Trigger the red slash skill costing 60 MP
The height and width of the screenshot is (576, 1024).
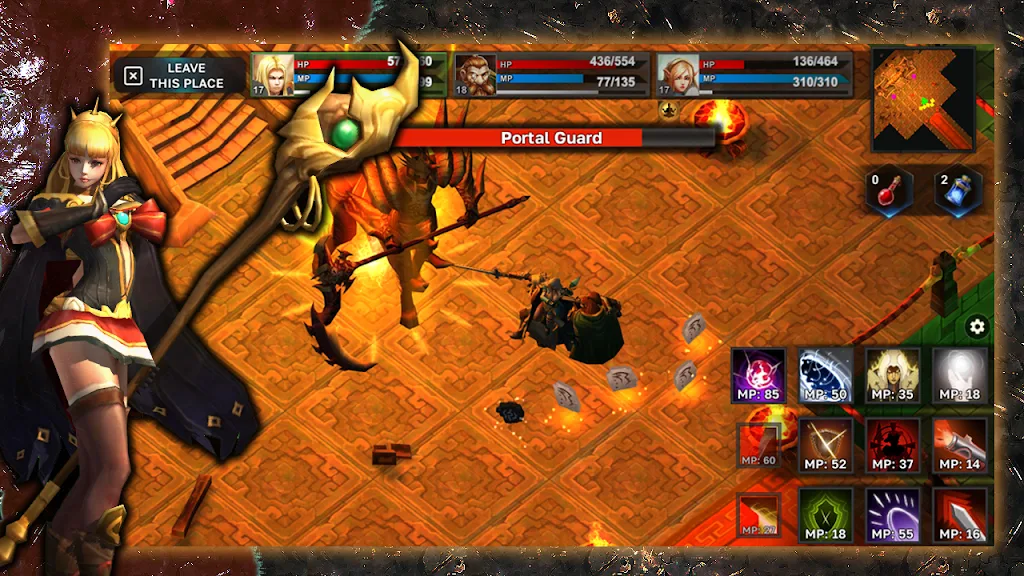pos(757,445)
